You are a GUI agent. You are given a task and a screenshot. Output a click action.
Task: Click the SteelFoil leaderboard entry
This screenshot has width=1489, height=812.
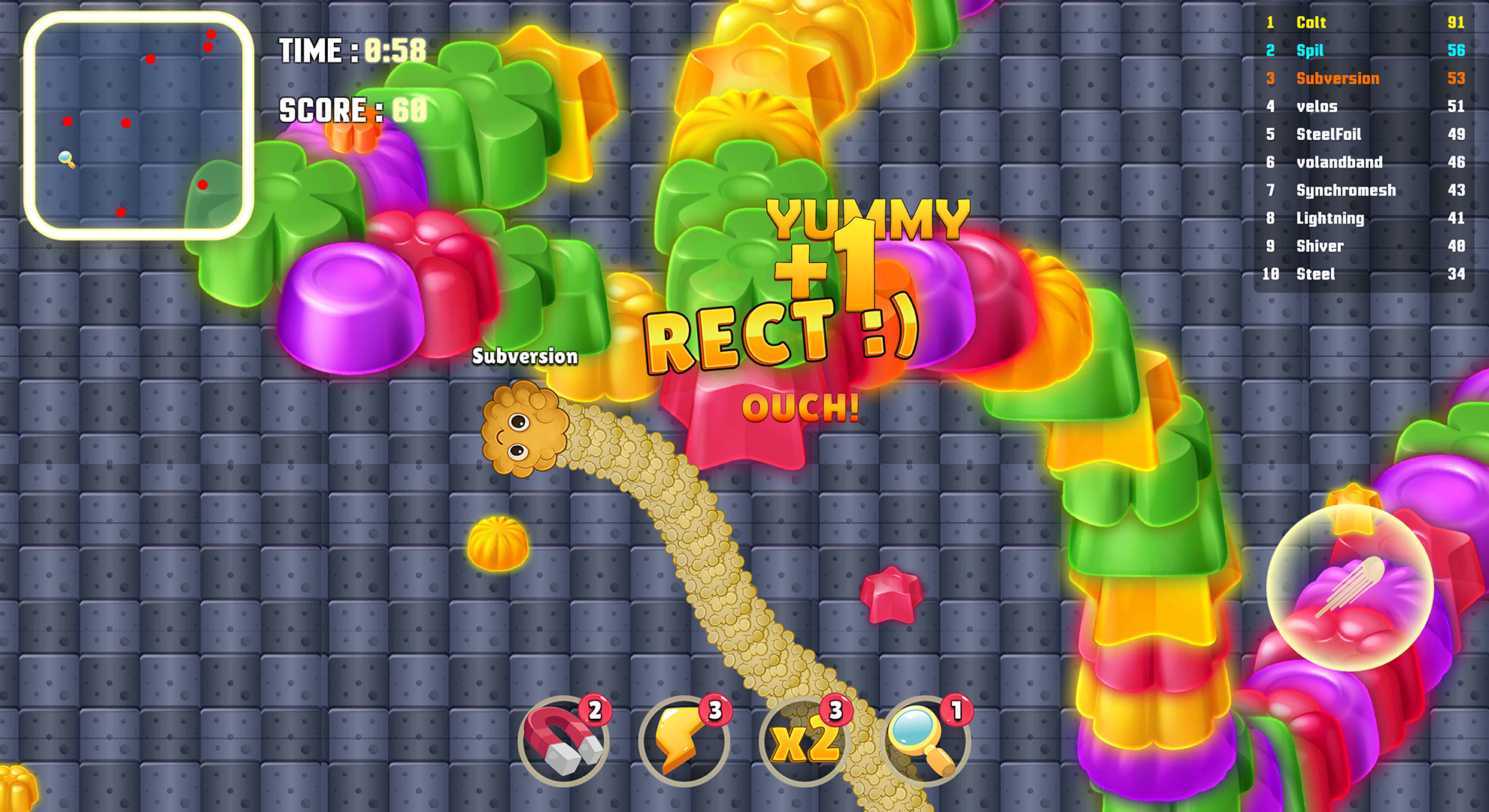click(x=1331, y=134)
